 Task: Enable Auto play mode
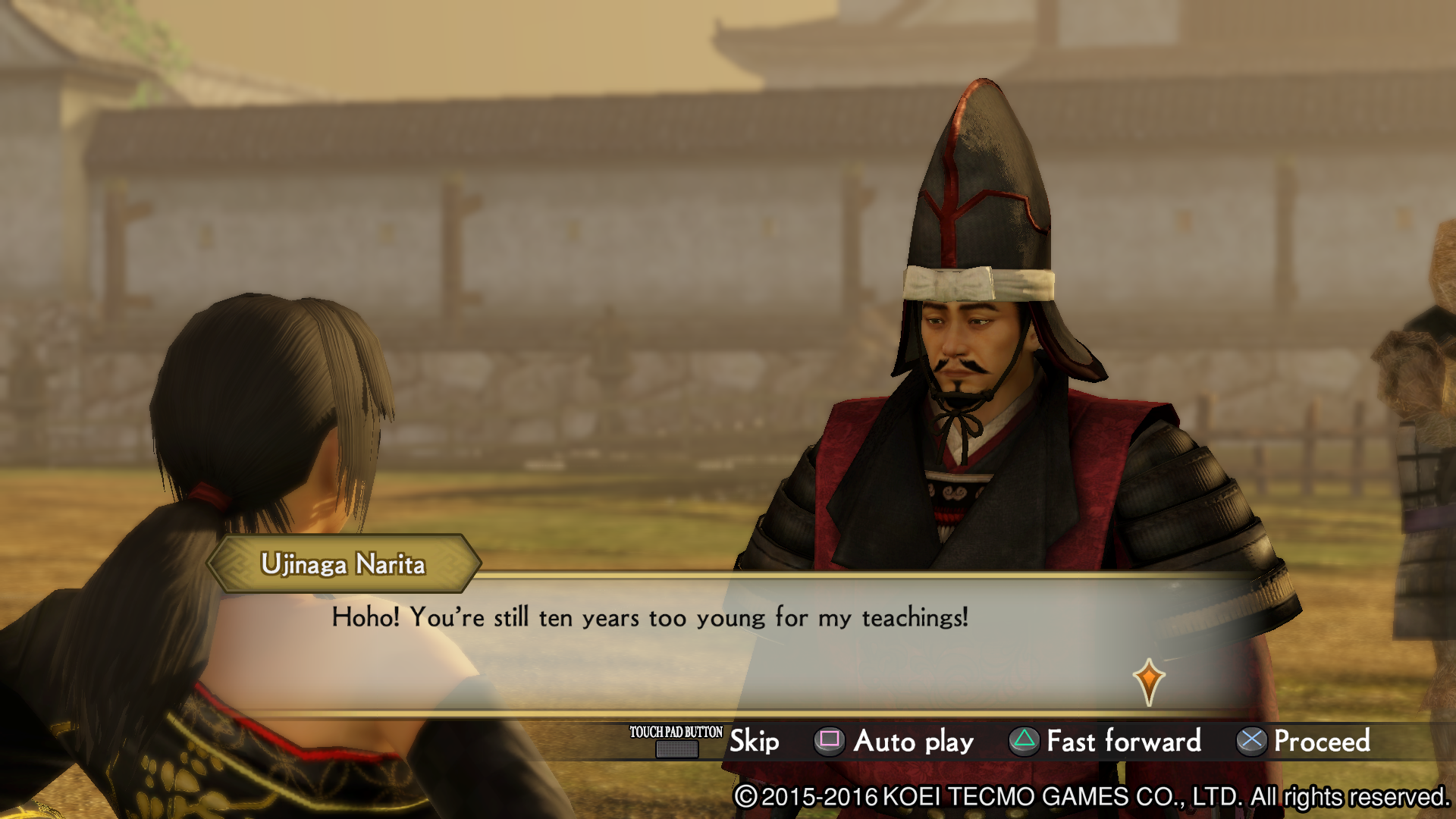912,742
